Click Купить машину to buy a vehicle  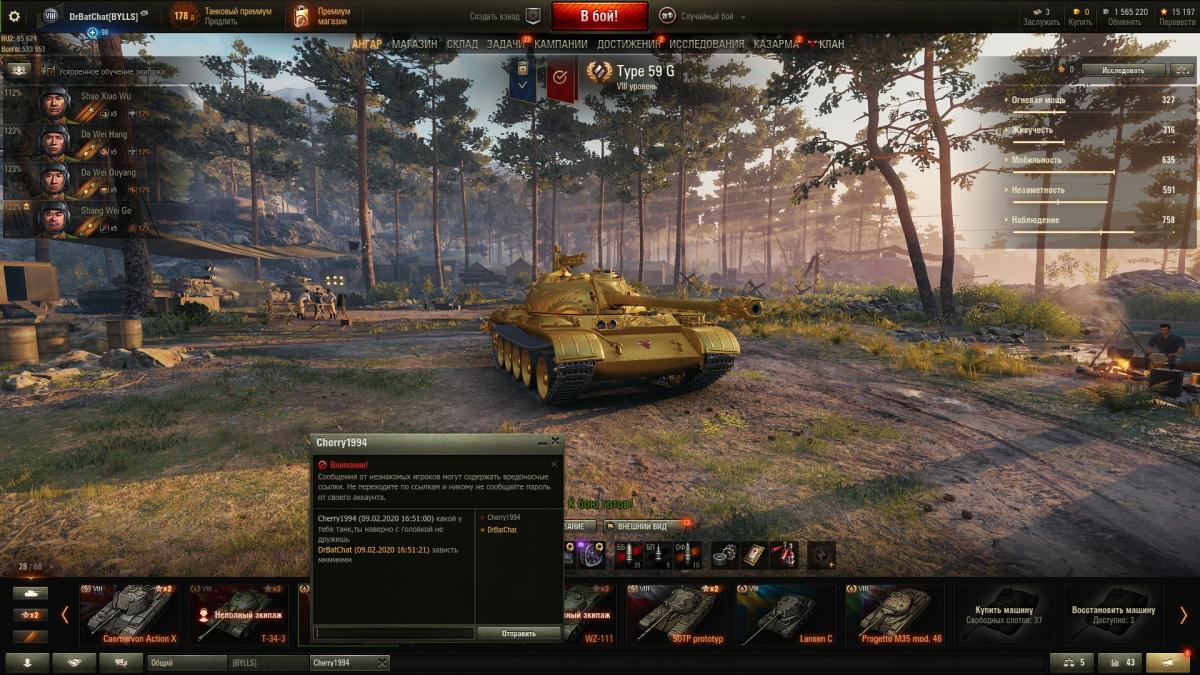1003,613
